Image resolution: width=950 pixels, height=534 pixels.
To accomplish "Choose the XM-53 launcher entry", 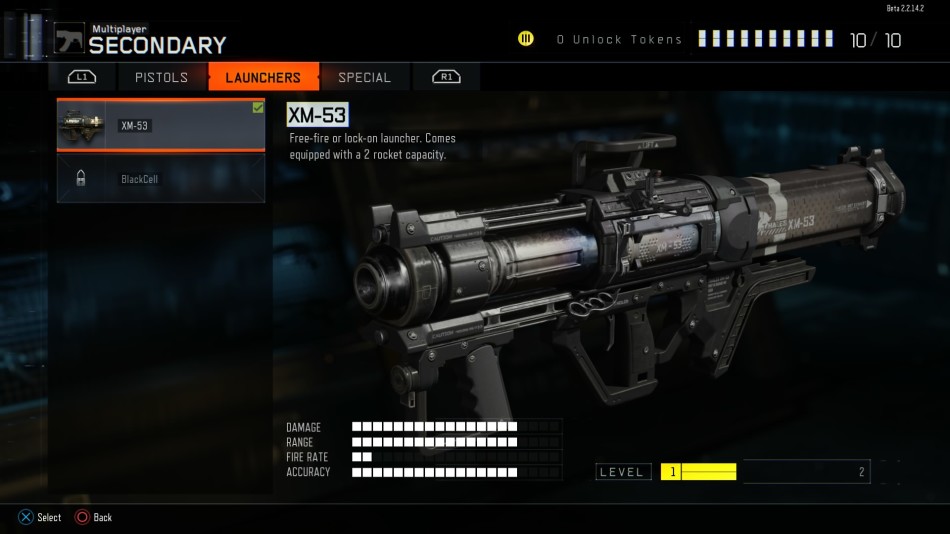I will click(160, 125).
